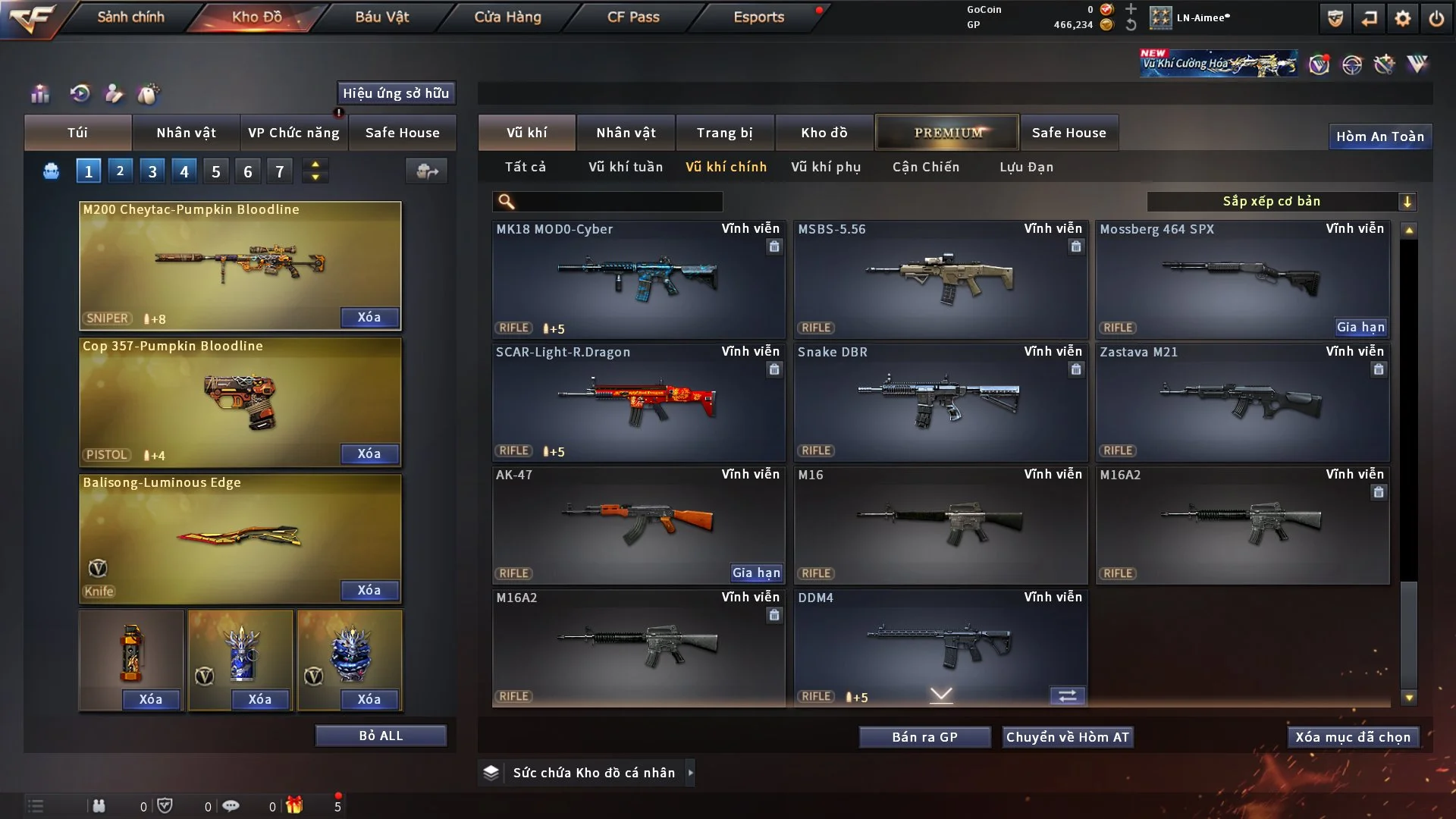
Task: Pick the MK18 MOD0-Cyber rifle
Action: coord(638,279)
